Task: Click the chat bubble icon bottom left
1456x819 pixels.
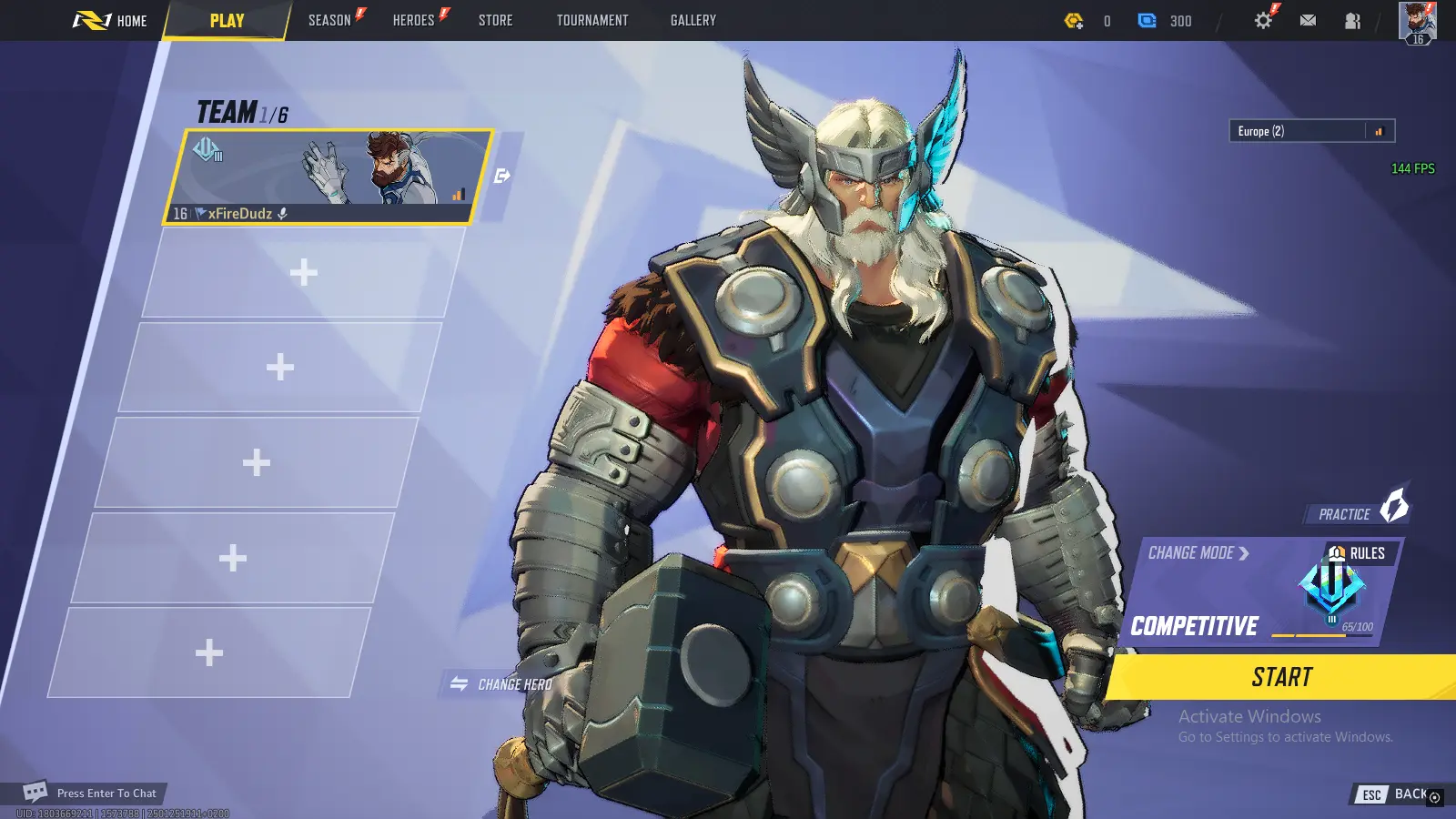Action: click(35, 792)
